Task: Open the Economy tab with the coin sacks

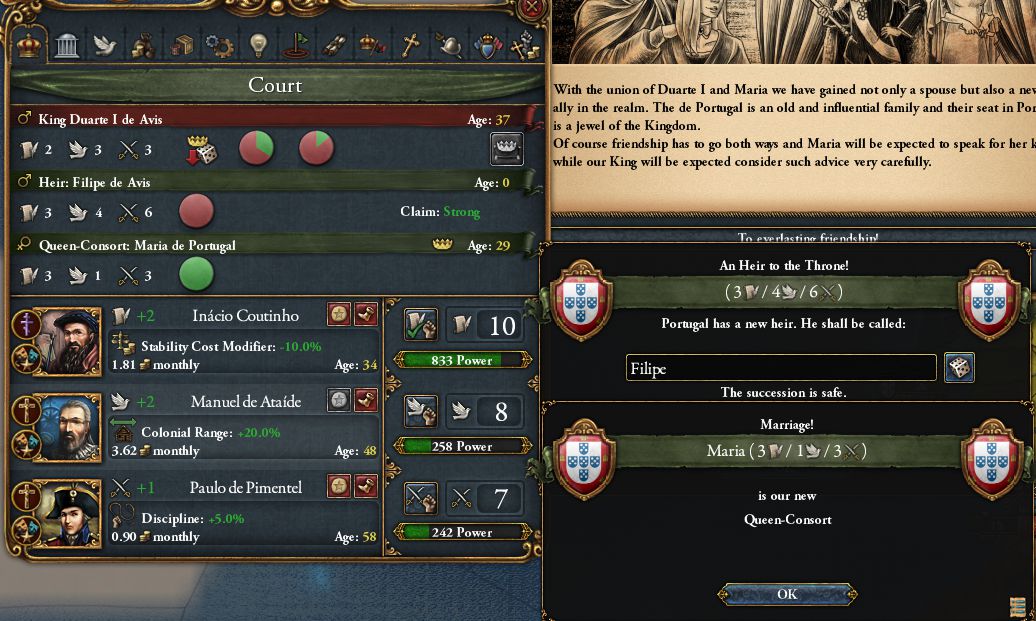Action: coord(144,45)
